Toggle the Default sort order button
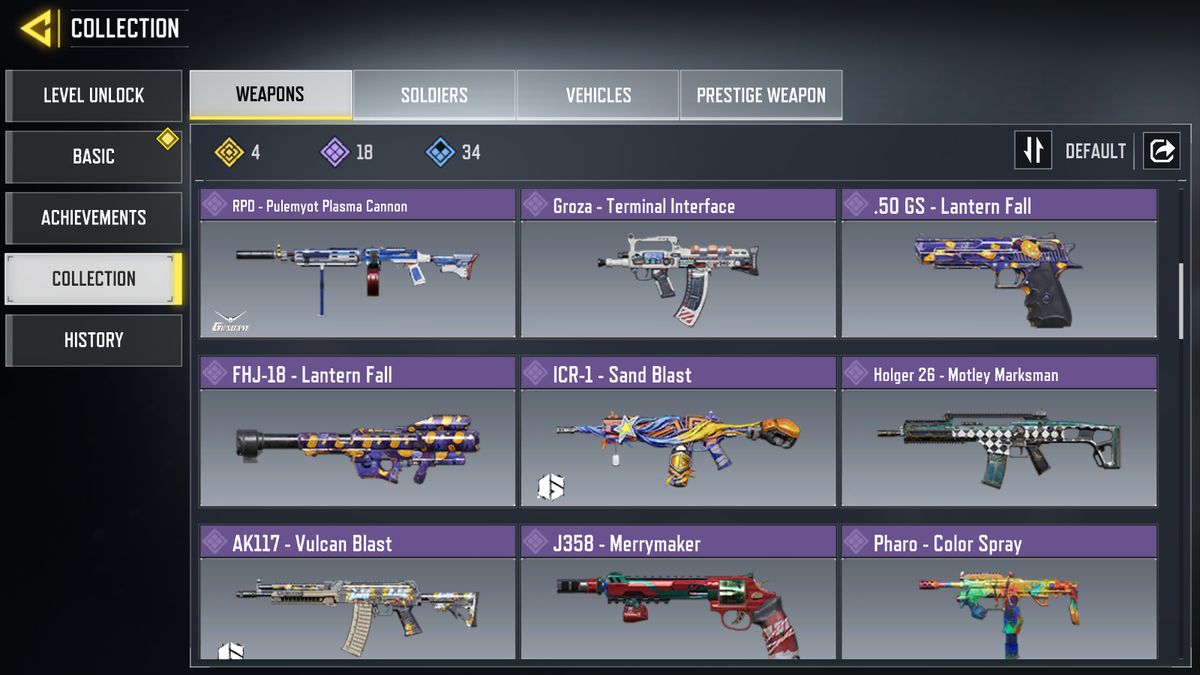The image size is (1200, 675). [1034, 150]
